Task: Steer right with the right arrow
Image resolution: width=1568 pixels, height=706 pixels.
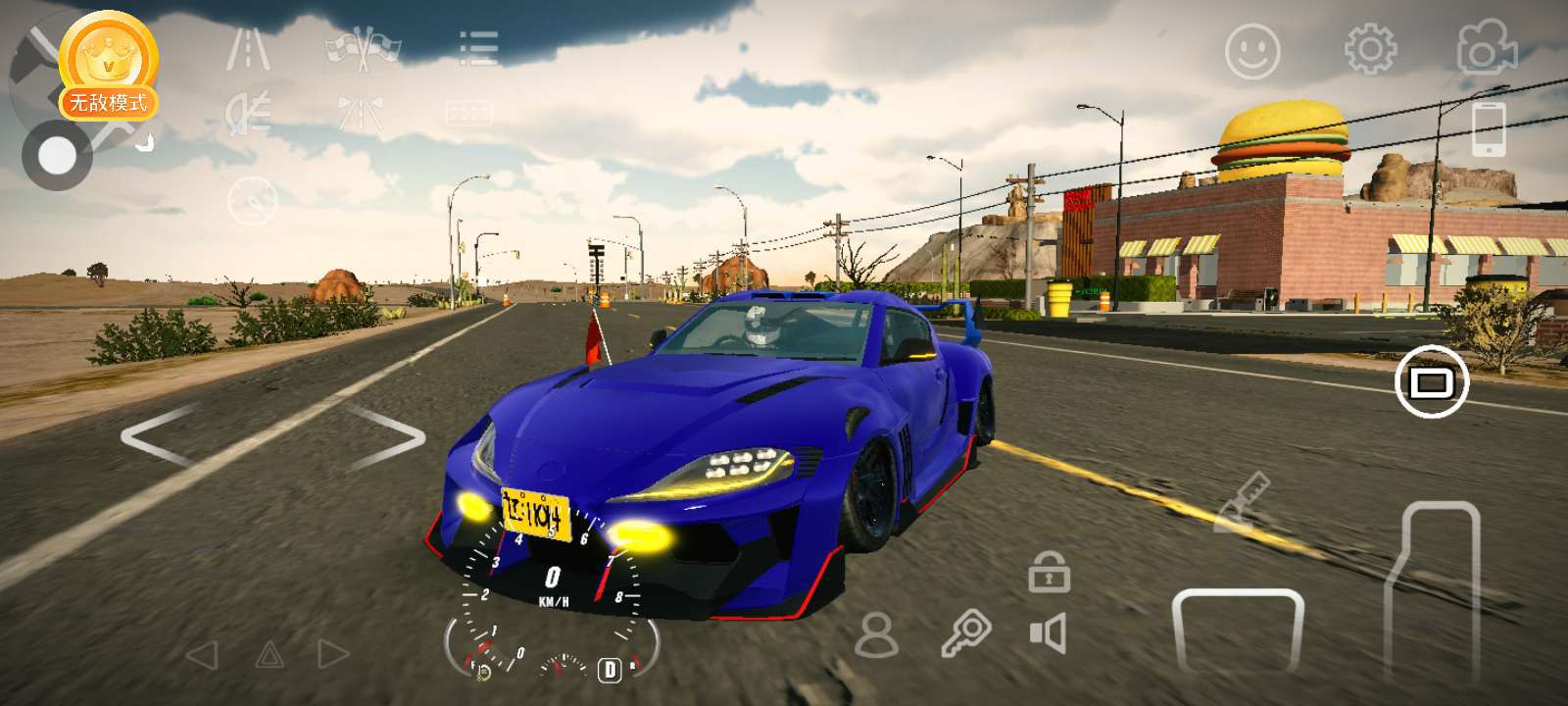Action: (x=388, y=435)
